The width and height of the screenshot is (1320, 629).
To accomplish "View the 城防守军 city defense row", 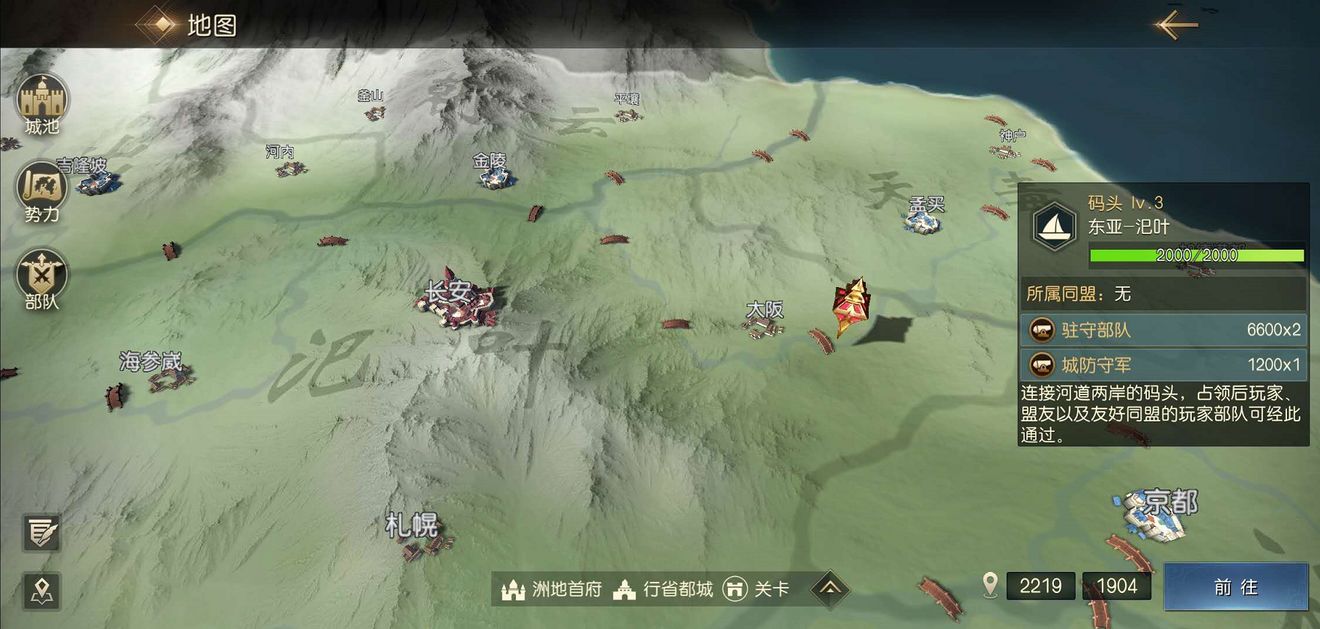I will (1165, 364).
